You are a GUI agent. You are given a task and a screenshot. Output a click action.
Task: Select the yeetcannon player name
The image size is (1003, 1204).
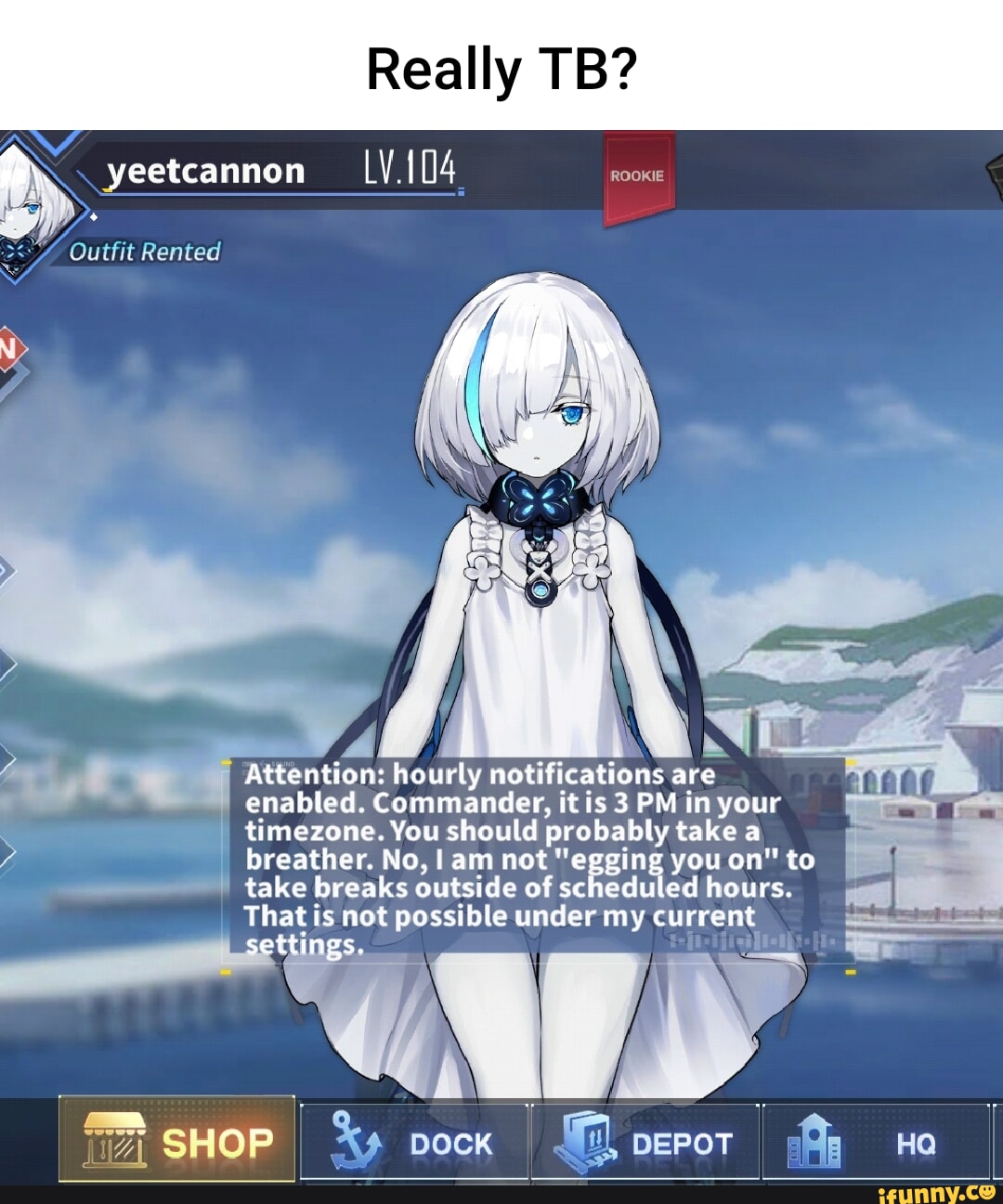(x=206, y=172)
